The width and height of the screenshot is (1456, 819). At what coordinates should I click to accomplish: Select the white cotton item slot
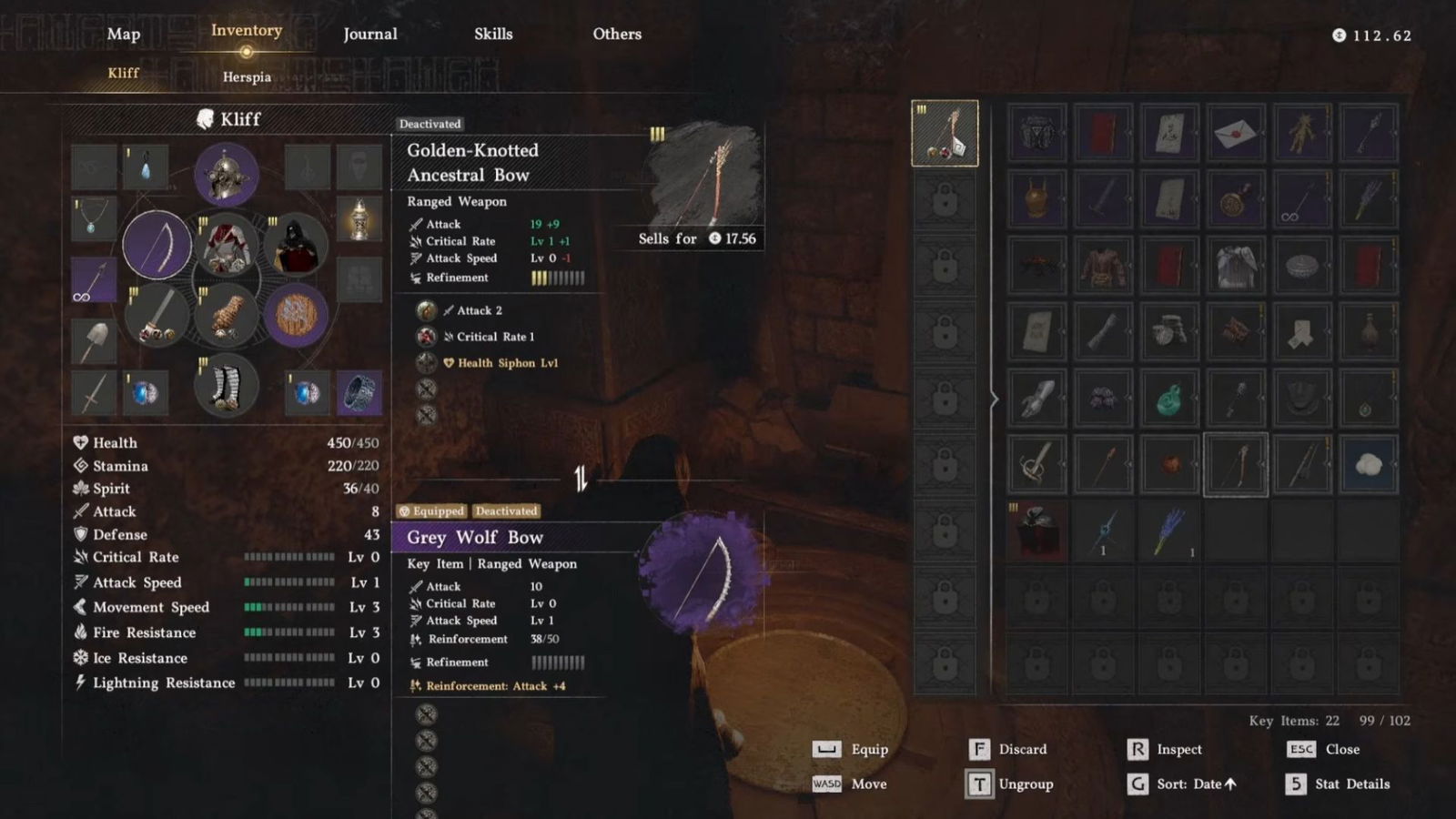1368,465
